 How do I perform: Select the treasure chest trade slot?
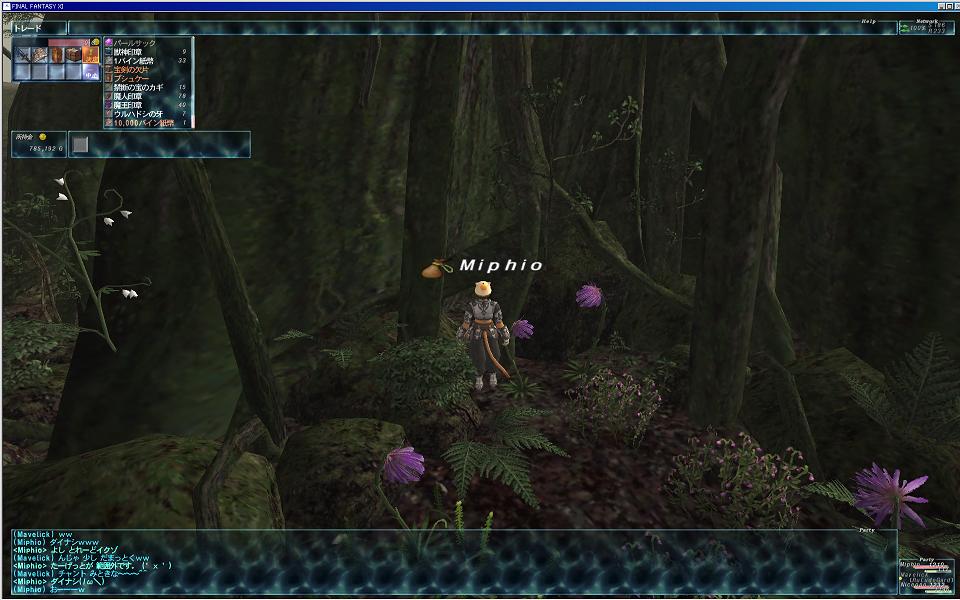click(x=73, y=54)
